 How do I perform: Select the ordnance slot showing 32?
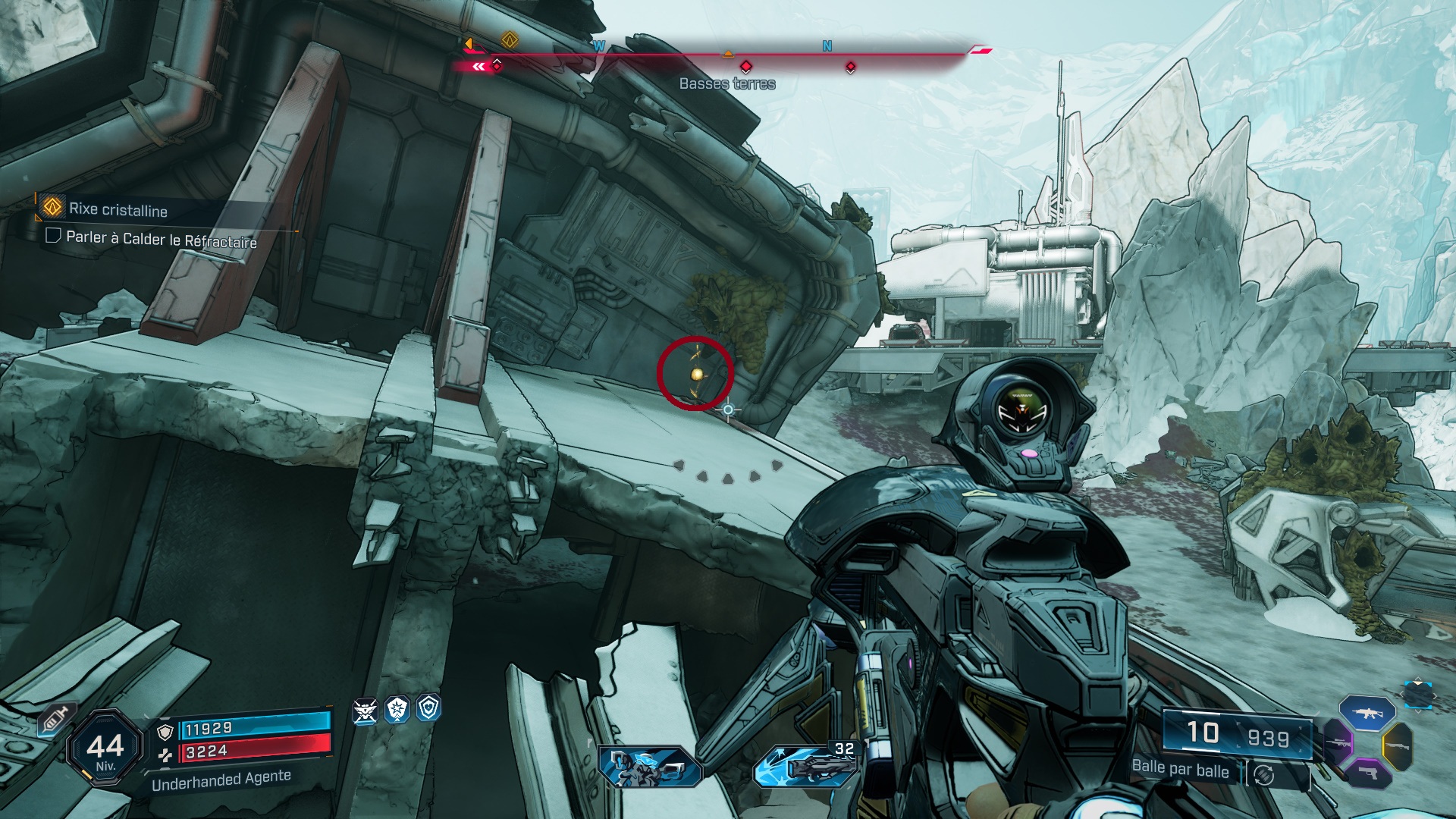[x=804, y=764]
